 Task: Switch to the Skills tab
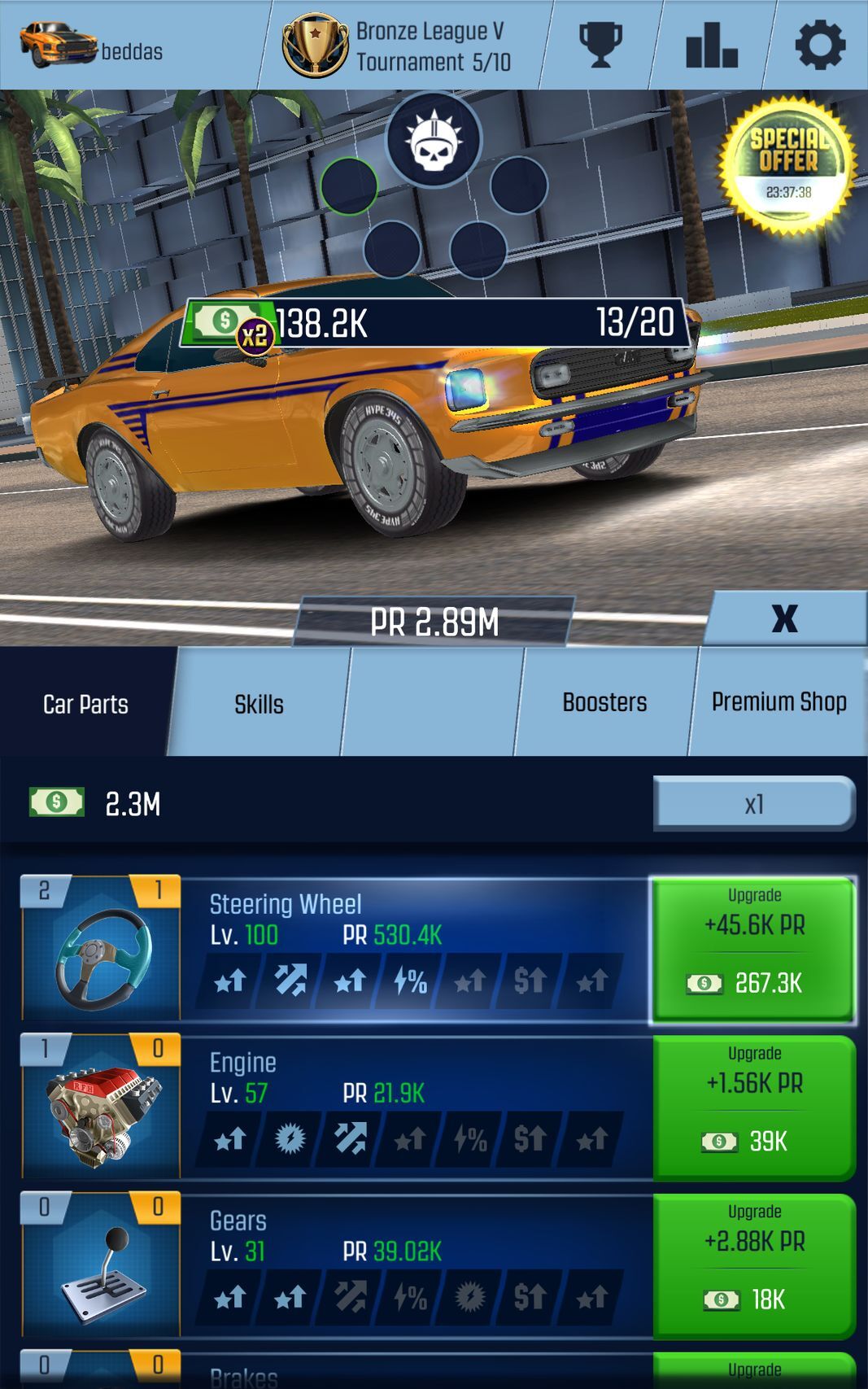[x=259, y=704]
